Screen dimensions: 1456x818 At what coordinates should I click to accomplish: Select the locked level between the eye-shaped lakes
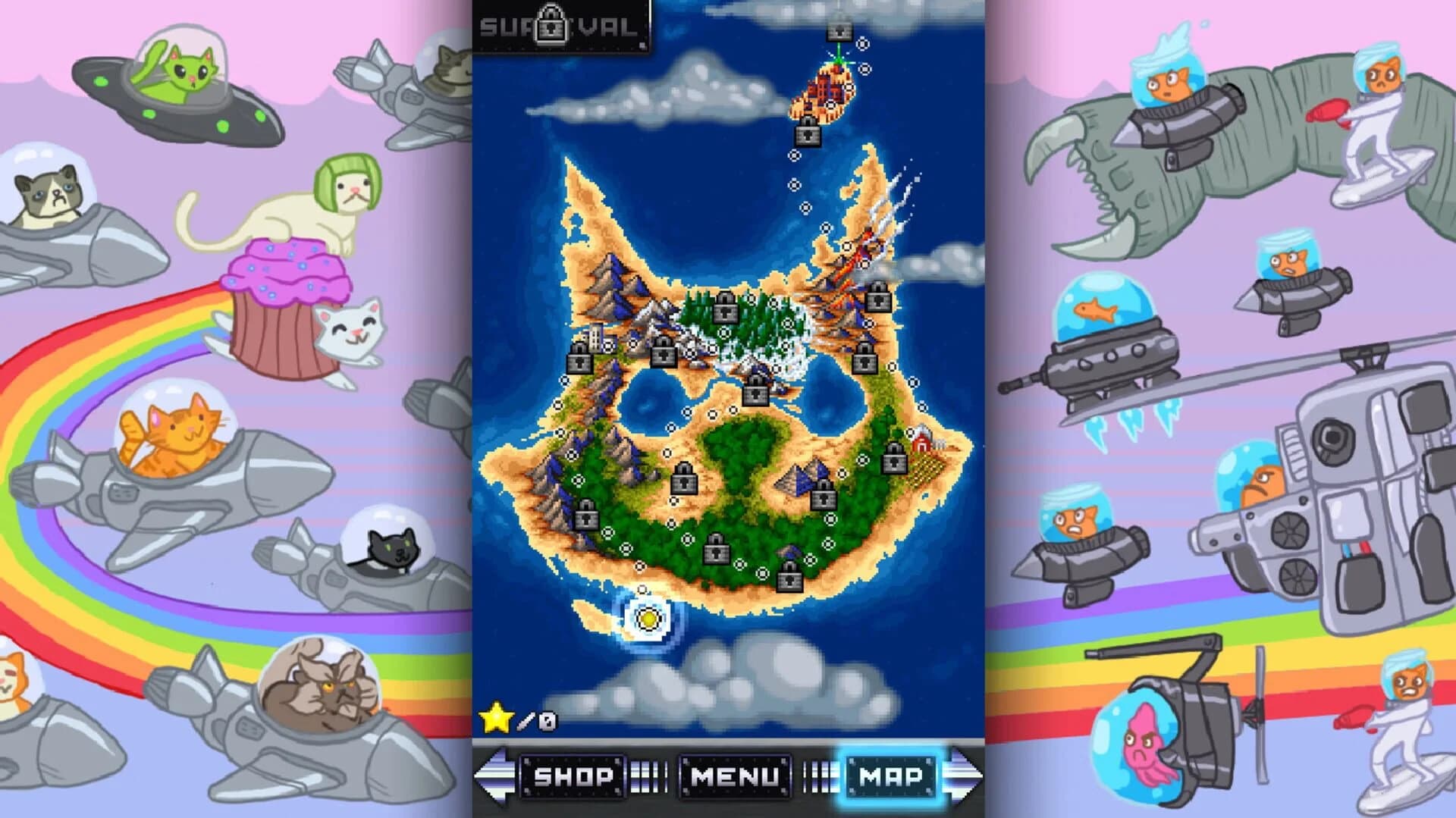756,394
